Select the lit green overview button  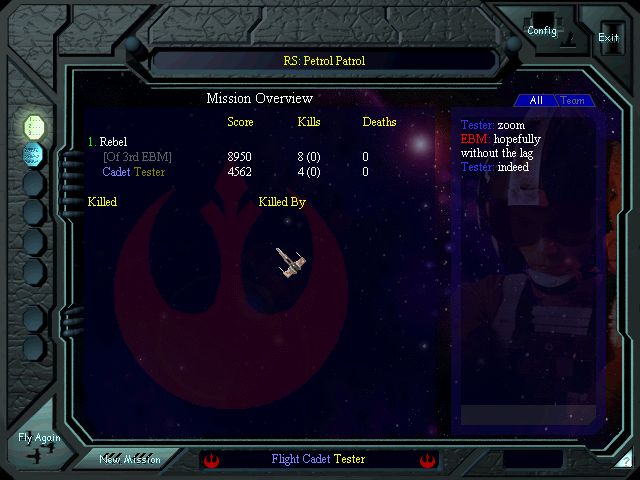coord(34,126)
